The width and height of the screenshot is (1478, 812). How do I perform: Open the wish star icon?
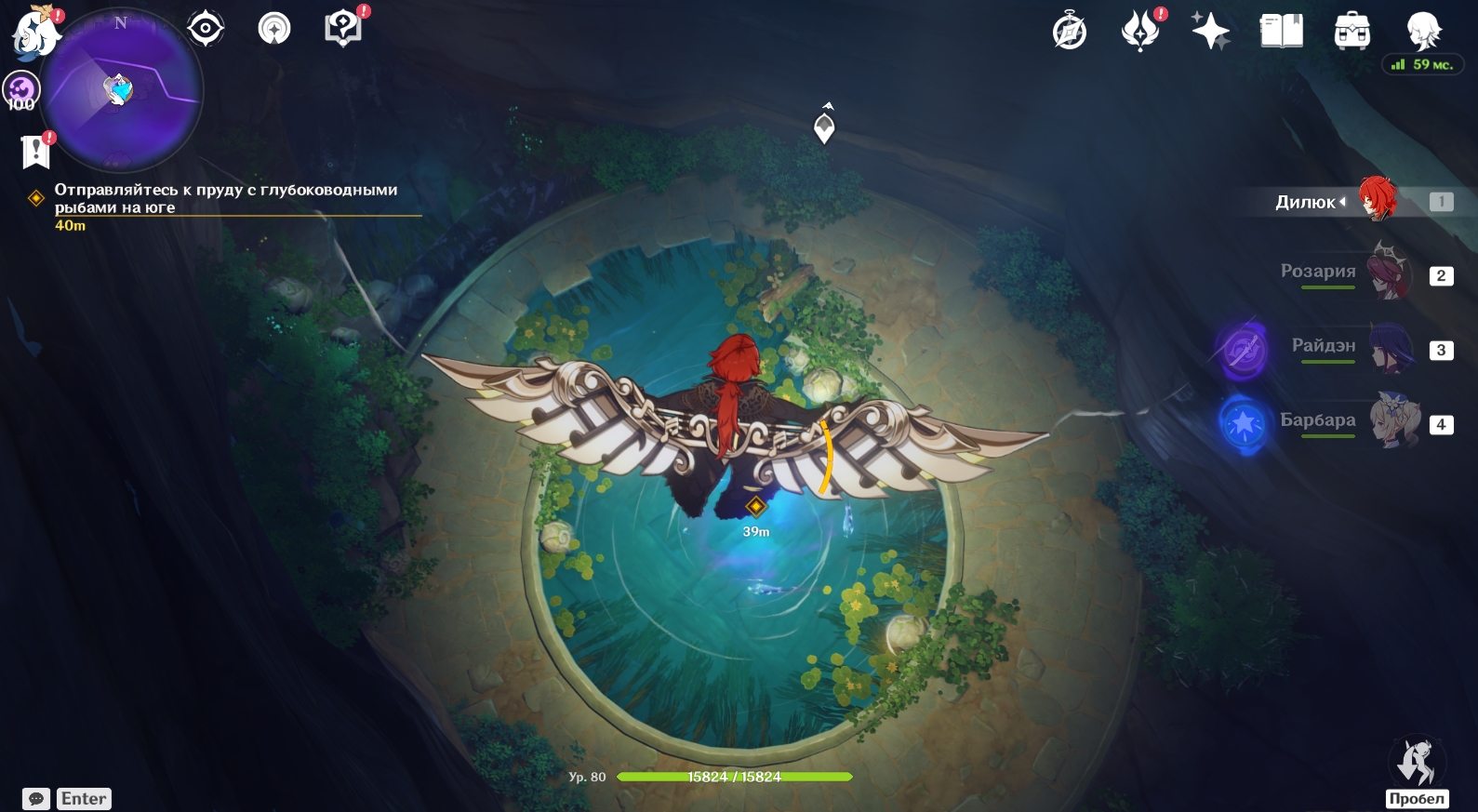pyautogui.click(x=1210, y=33)
